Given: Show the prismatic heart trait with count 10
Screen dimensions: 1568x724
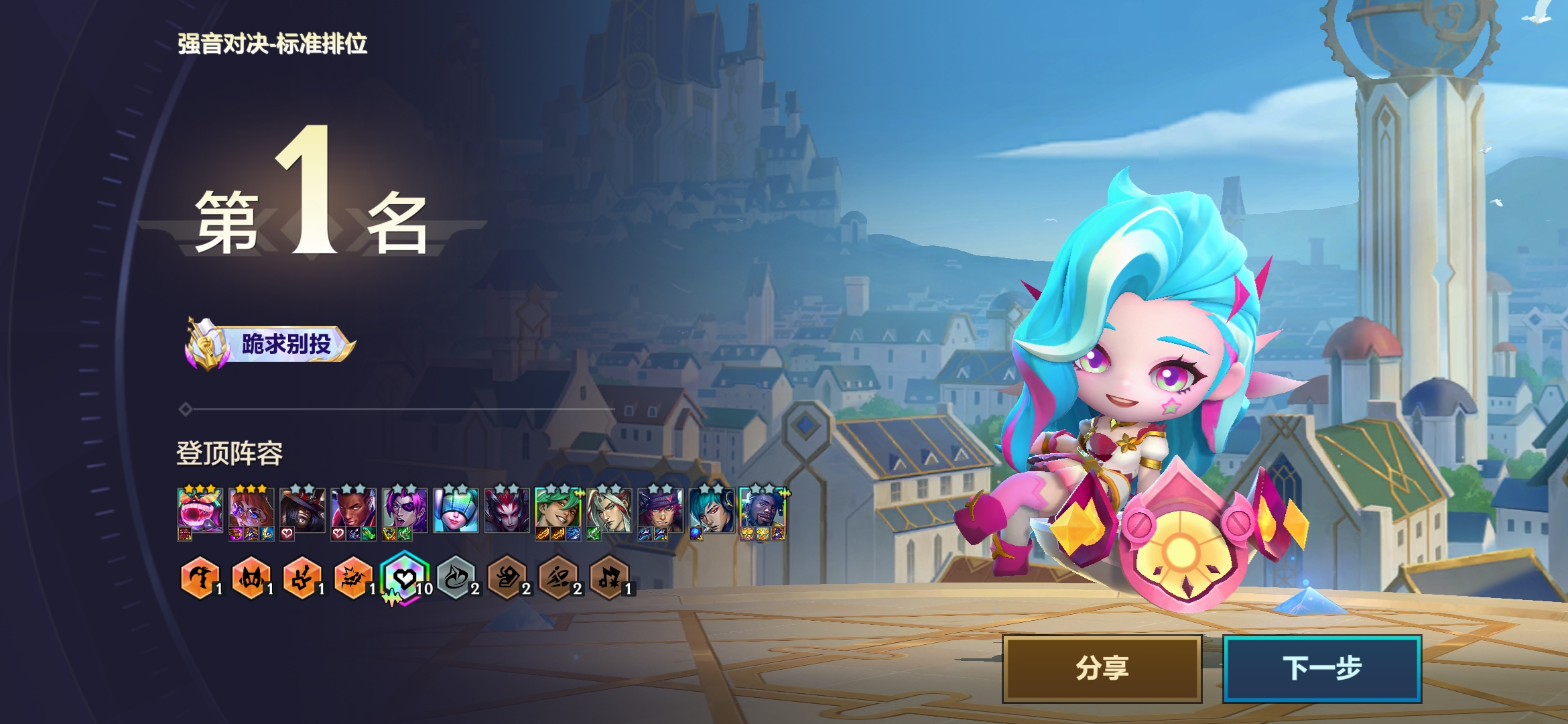Looking at the screenshot, I should pos(404,578).
